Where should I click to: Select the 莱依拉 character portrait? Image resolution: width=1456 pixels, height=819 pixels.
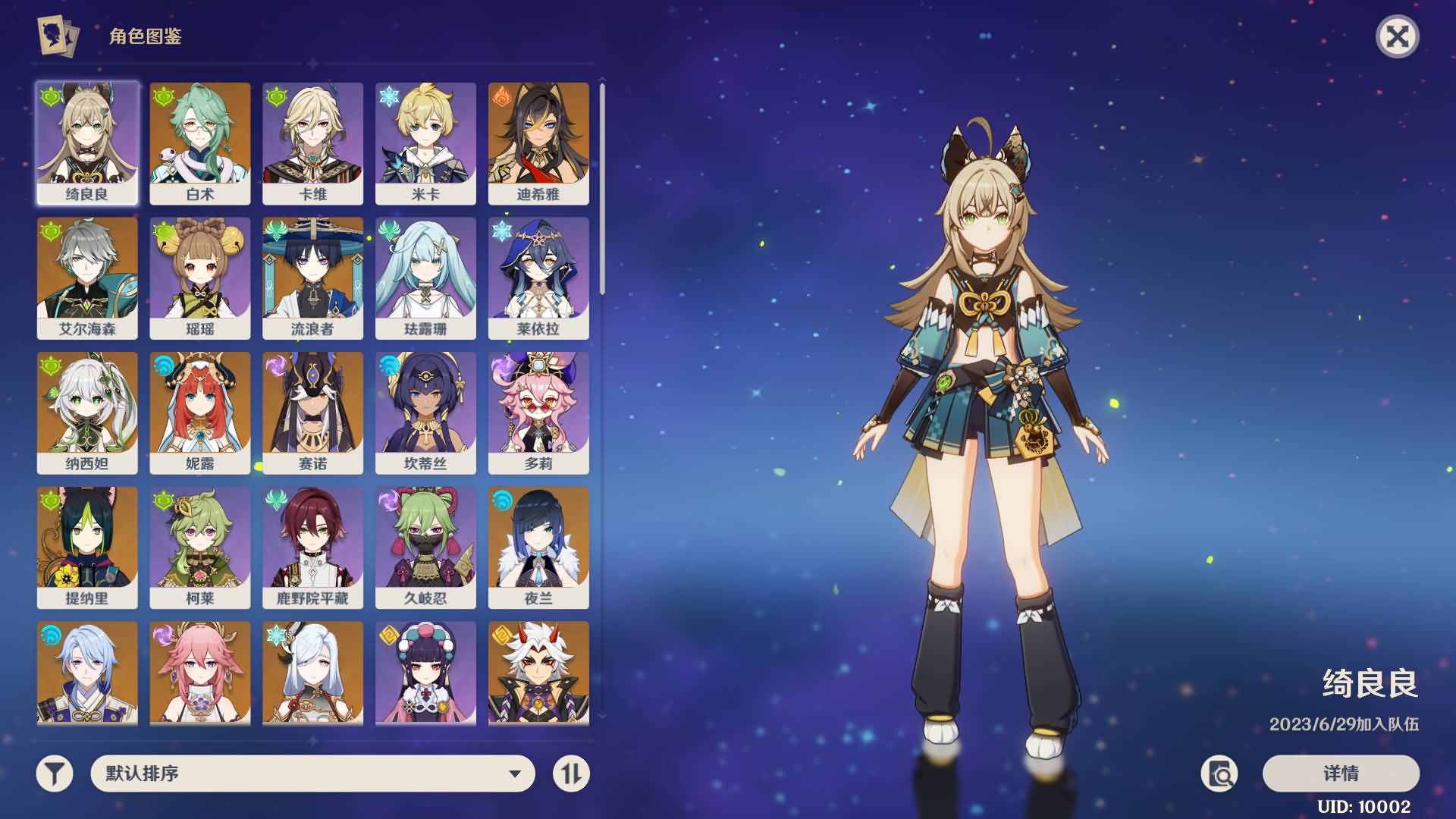tap(538, 278)
